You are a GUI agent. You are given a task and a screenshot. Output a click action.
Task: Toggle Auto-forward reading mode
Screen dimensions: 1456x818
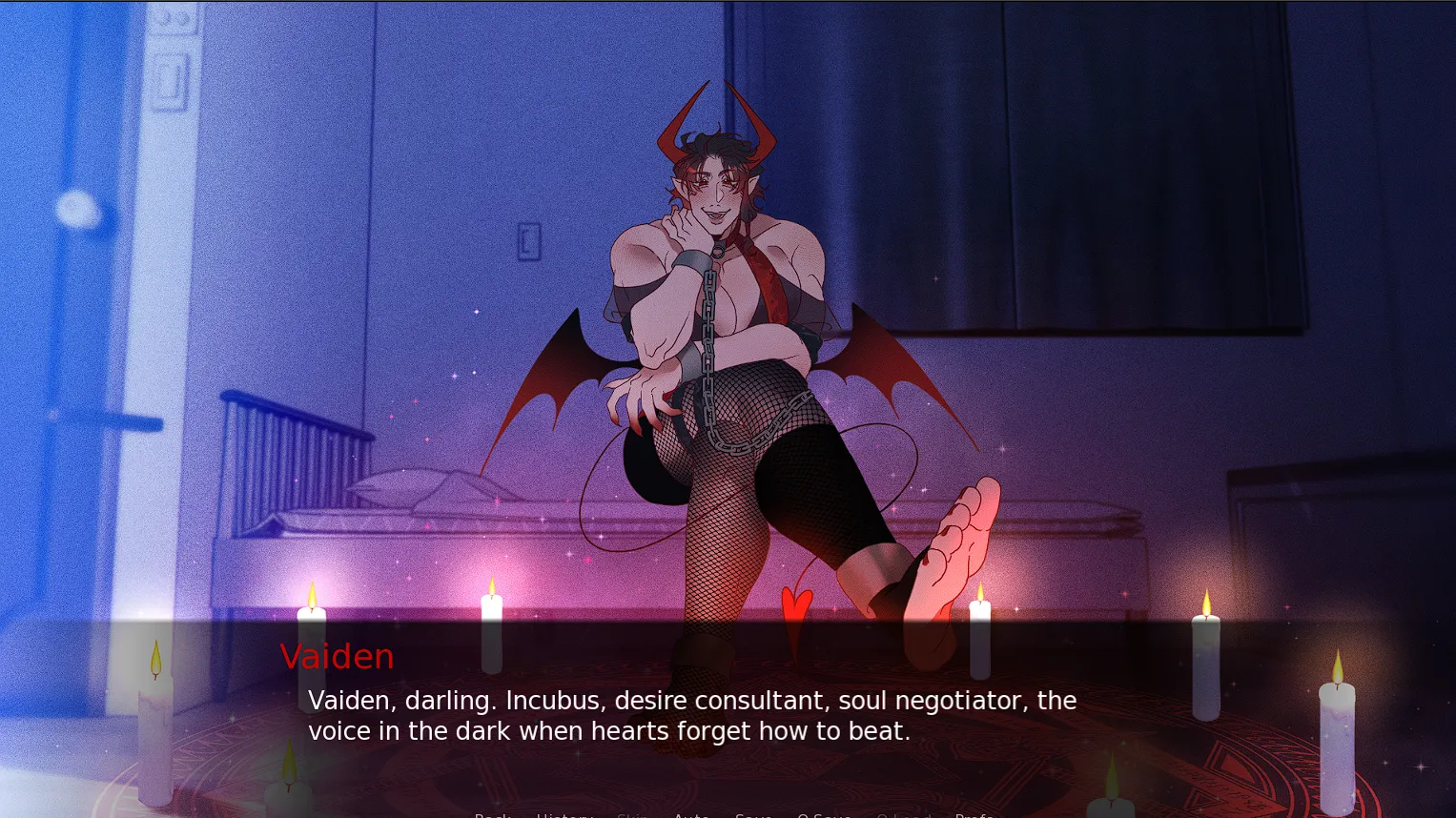[691, 815]
